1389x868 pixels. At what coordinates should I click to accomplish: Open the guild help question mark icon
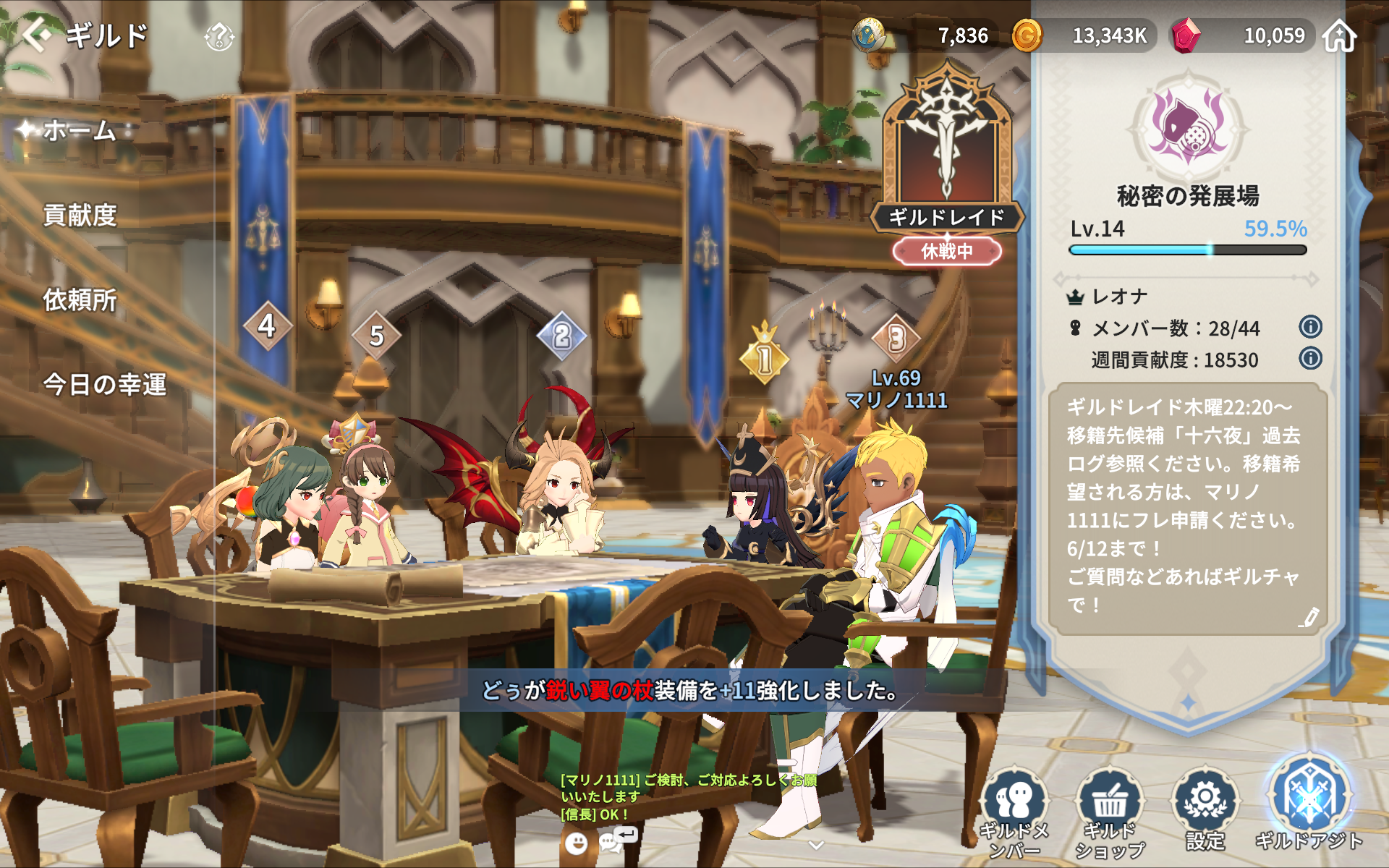(218, 37)
